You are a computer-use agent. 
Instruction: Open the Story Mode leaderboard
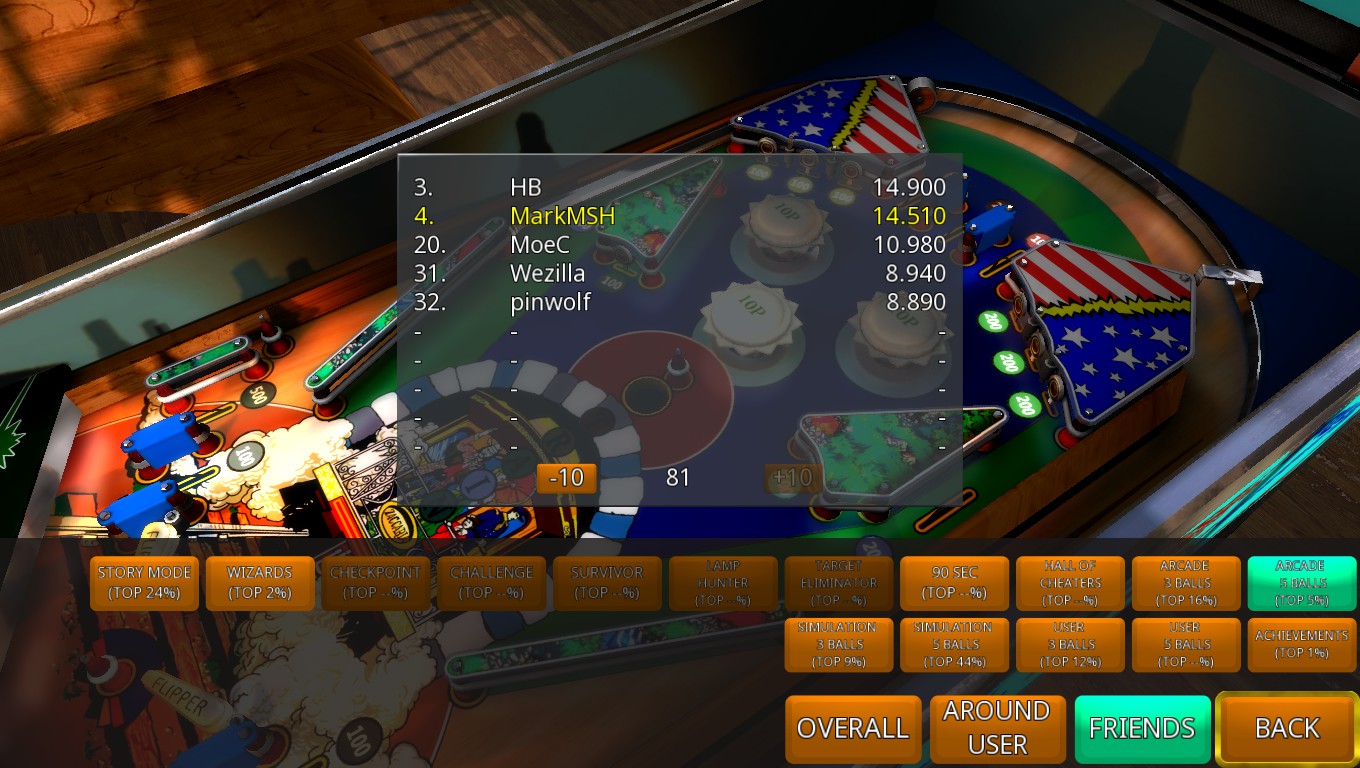coord(145,583)
